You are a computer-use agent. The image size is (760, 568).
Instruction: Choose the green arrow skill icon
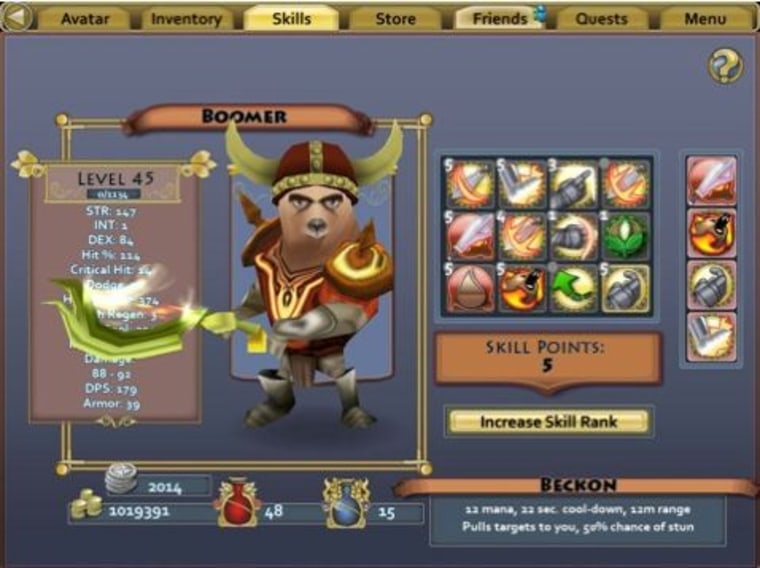(576, 287)
